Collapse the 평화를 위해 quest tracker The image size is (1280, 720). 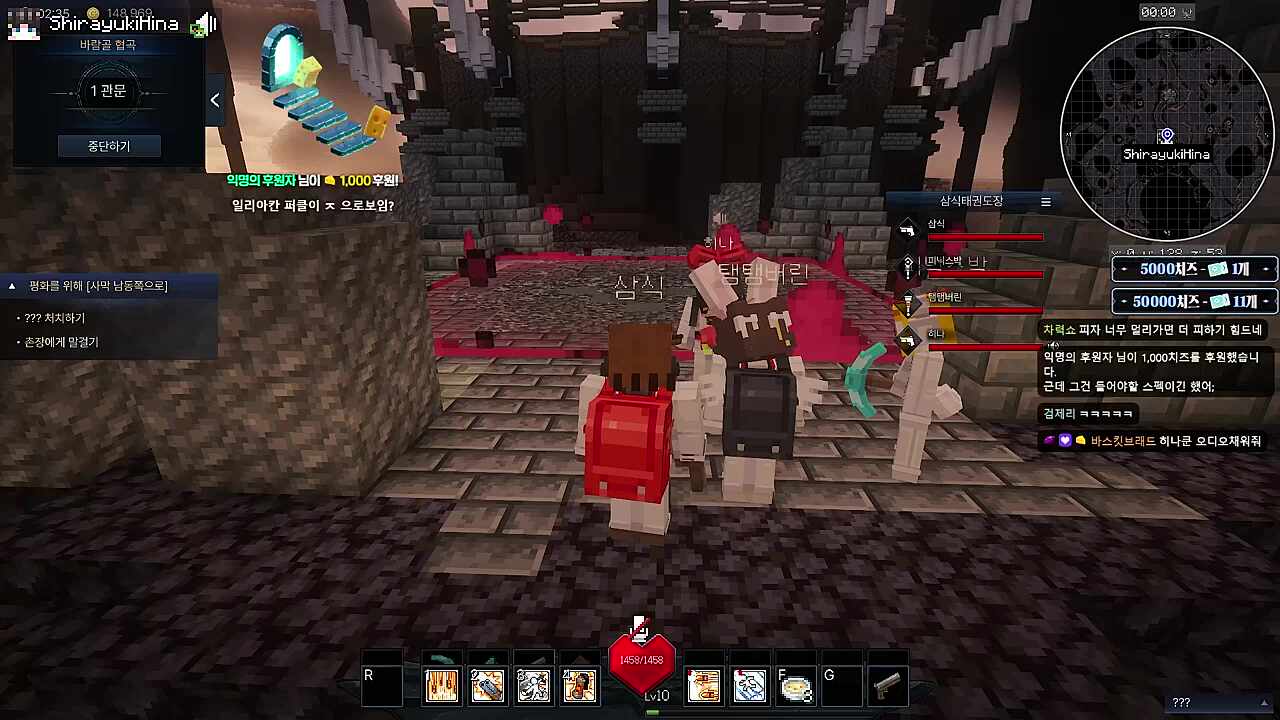click(12, 286)
